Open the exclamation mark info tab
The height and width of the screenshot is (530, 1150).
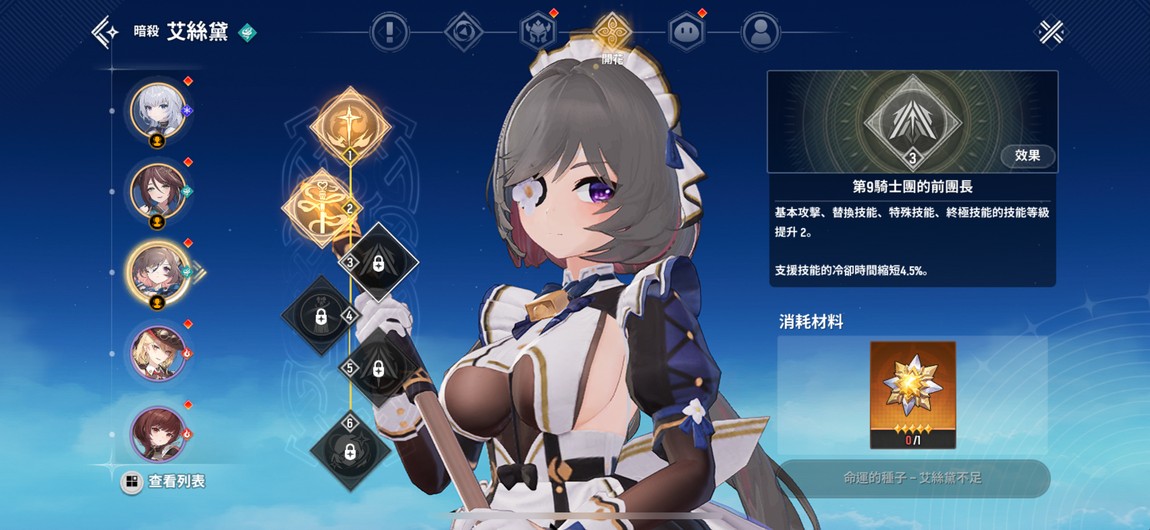click(x=388, y=32)
